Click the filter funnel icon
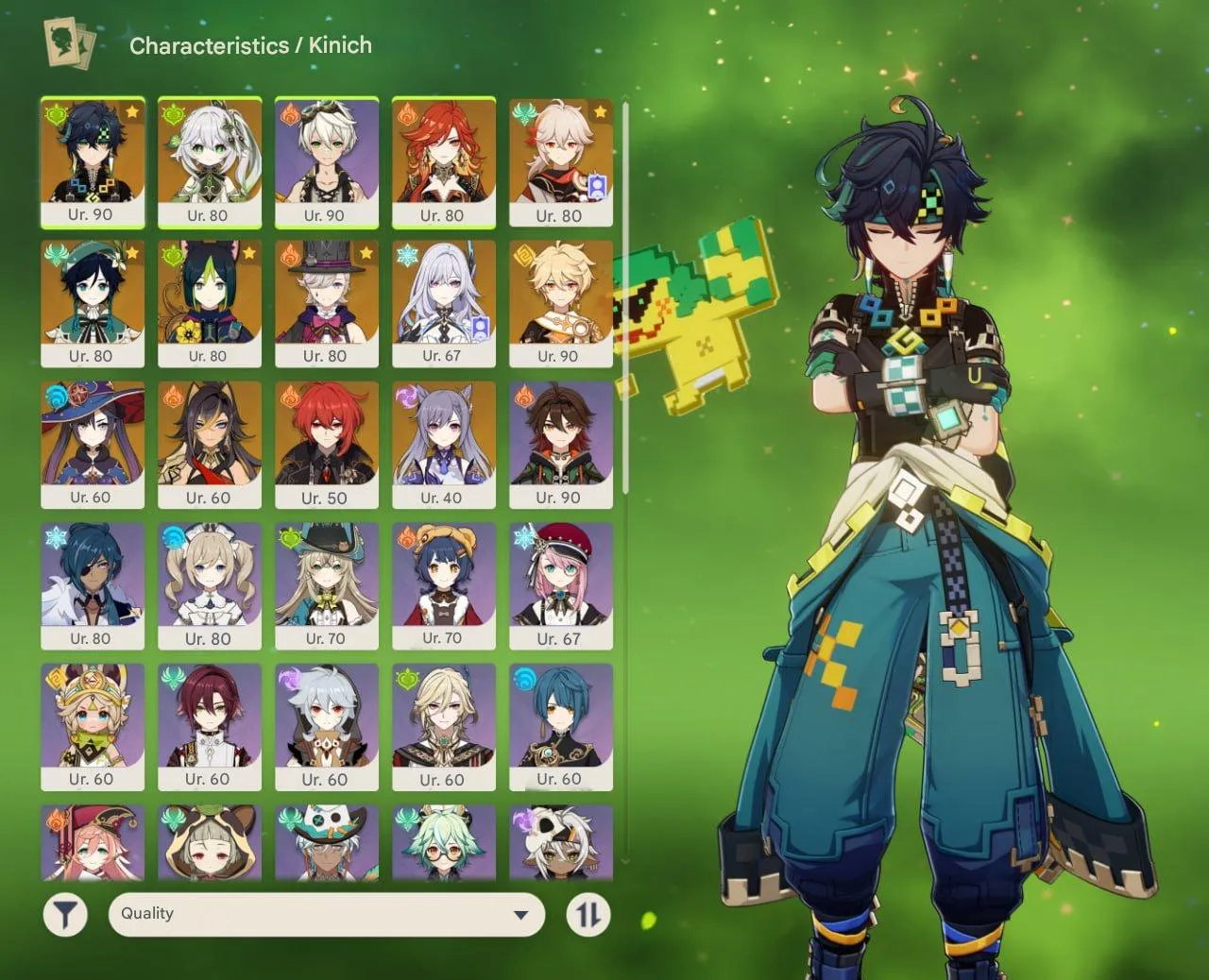The width and height of the screenshot is (1209, 980). coord(65,913)
